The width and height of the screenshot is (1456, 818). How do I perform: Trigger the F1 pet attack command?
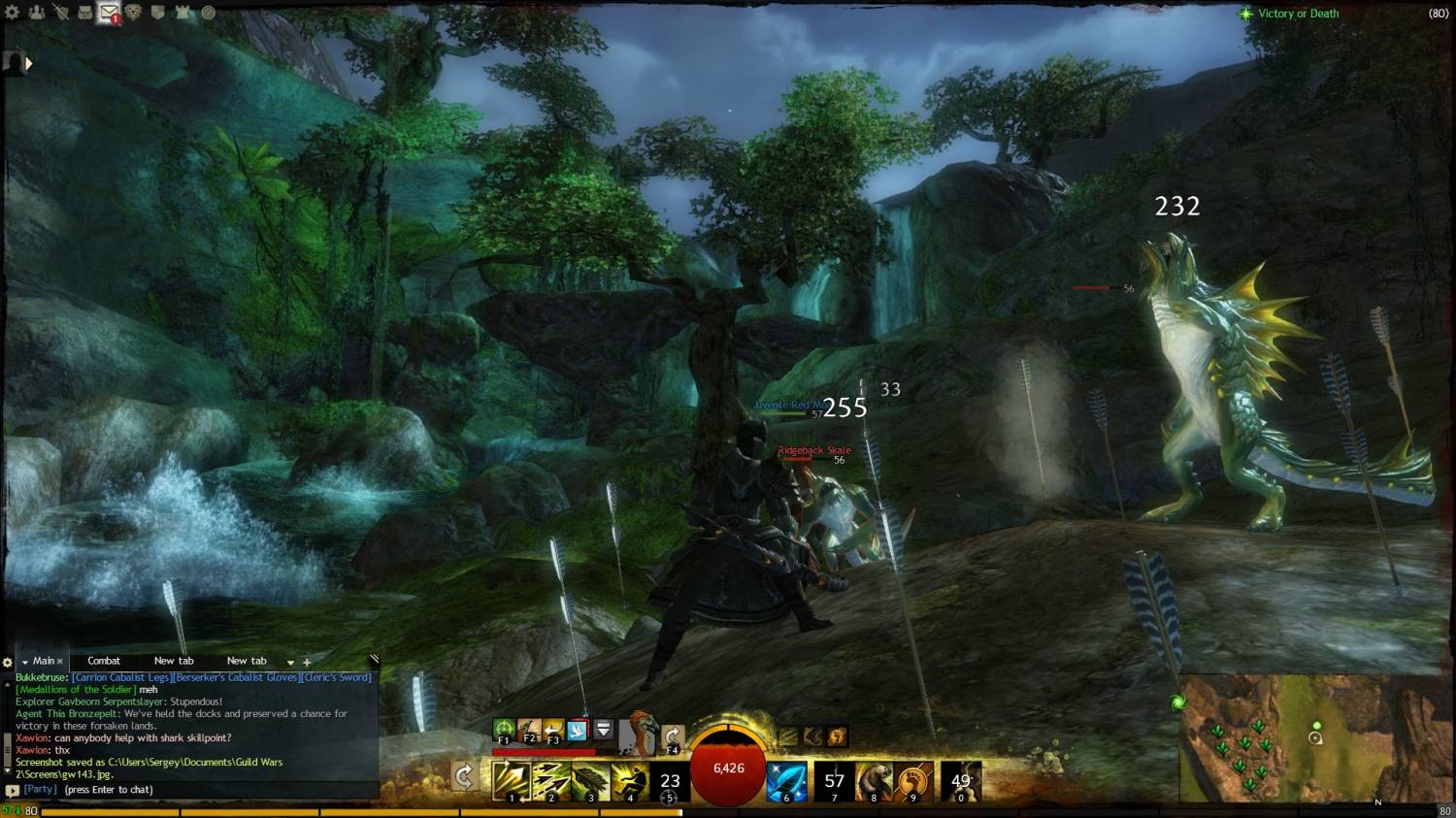pyautogui.click(x=504, y=730)
